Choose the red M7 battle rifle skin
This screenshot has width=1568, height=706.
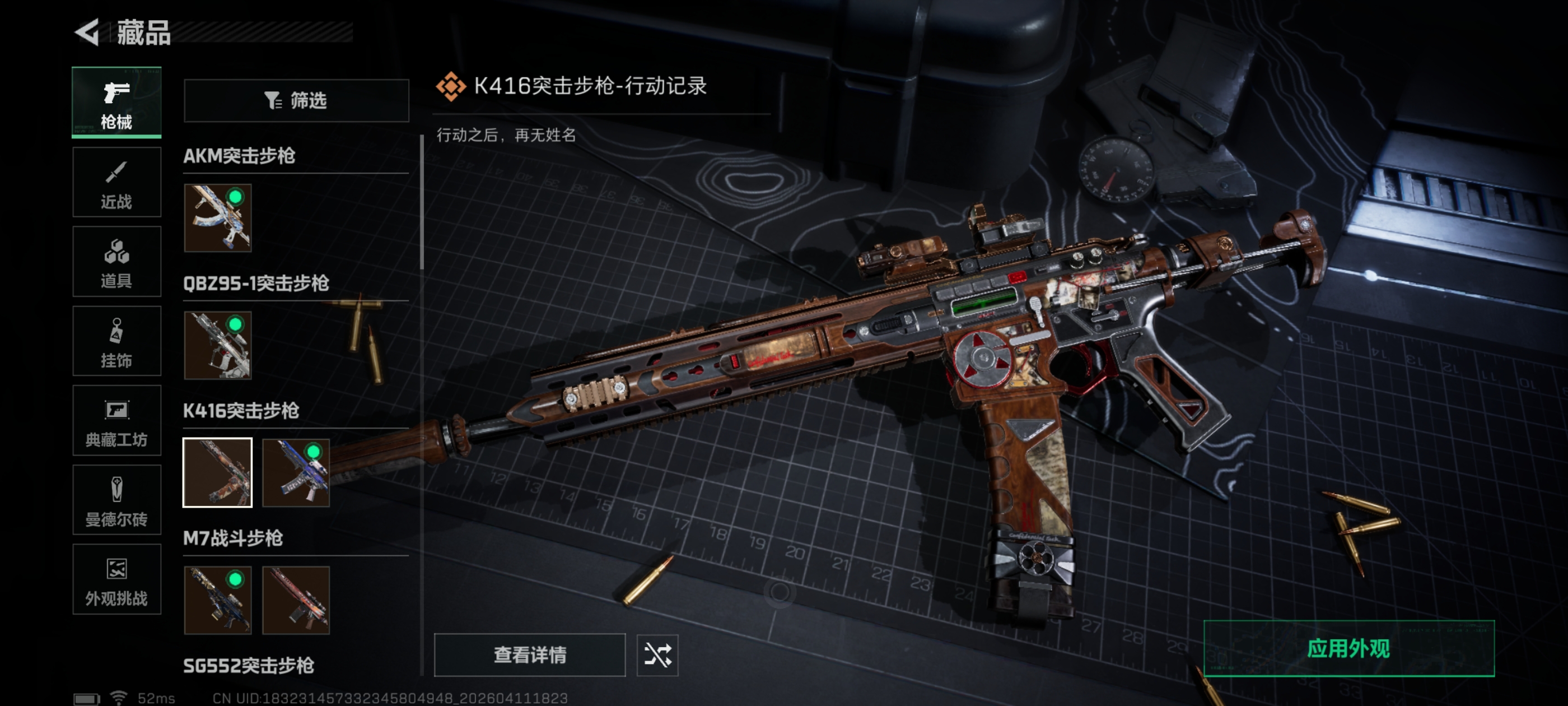pyautogui.click(x=296, y=600)
